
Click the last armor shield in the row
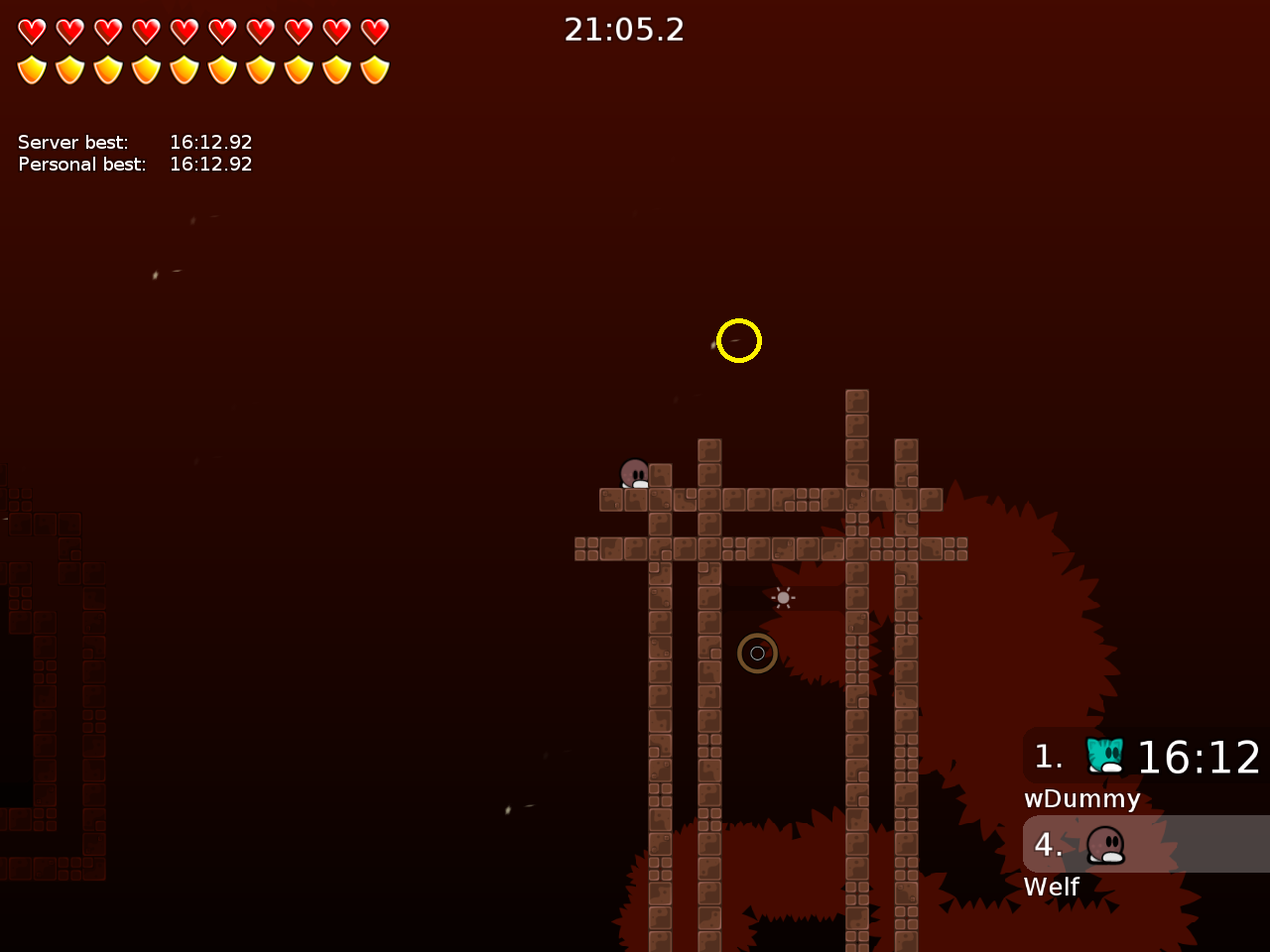(372, 69)
